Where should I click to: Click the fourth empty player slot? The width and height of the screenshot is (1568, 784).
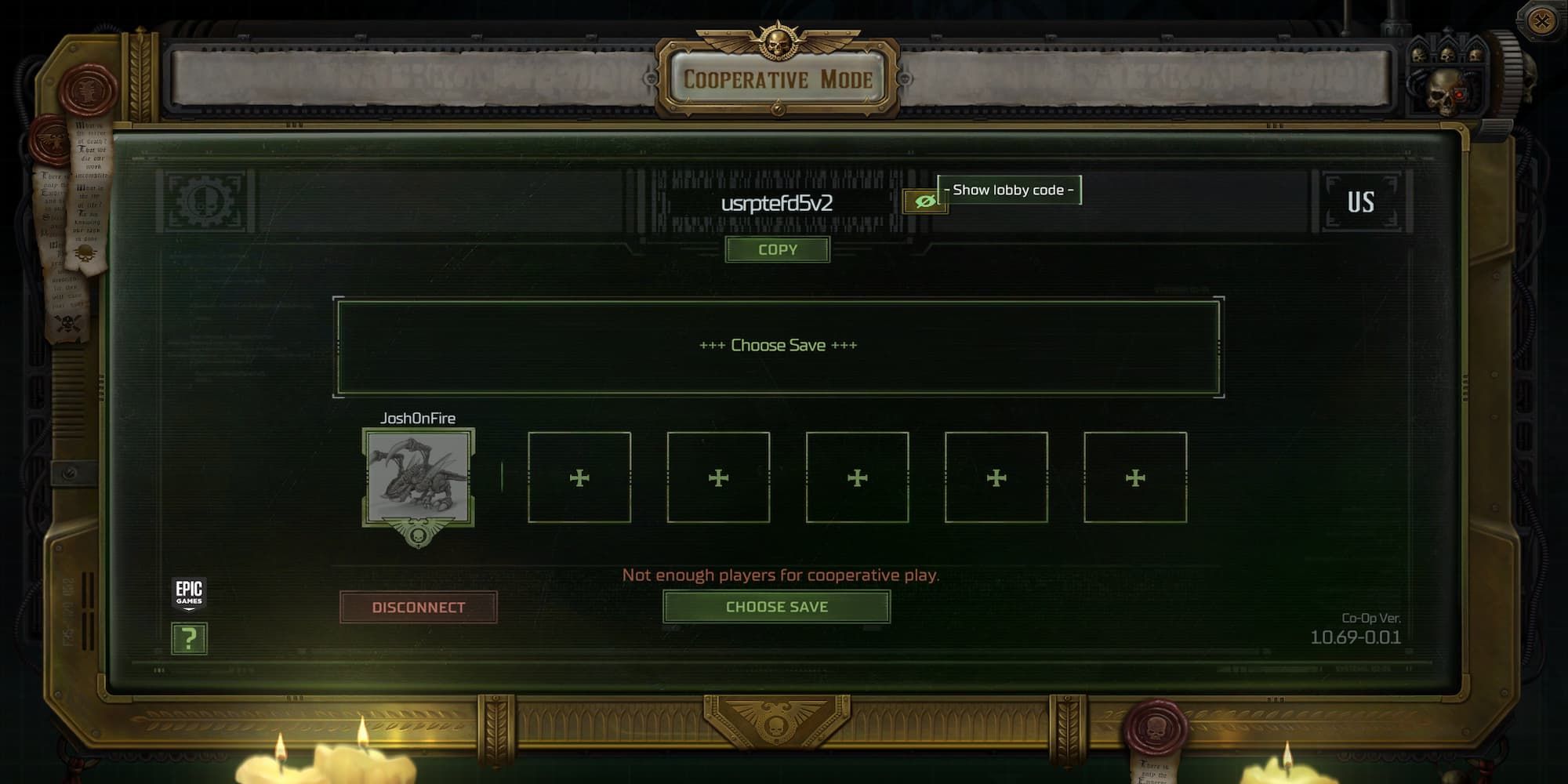(x=995, y=477)
